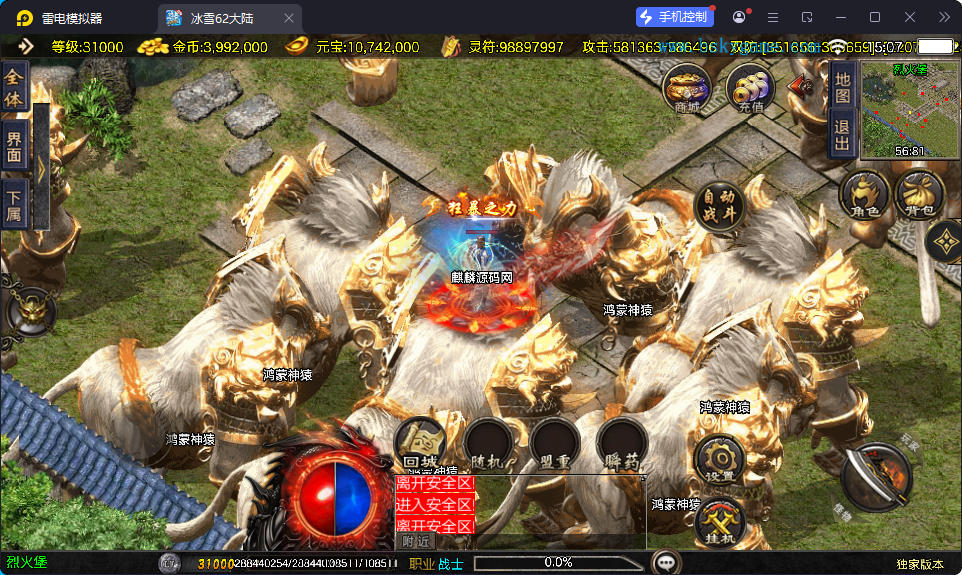Image resolution: width=962 pixels, height=575 pixels.
Task: Select the 下属 subordinates tab
Action: click(x=14, y=204)
